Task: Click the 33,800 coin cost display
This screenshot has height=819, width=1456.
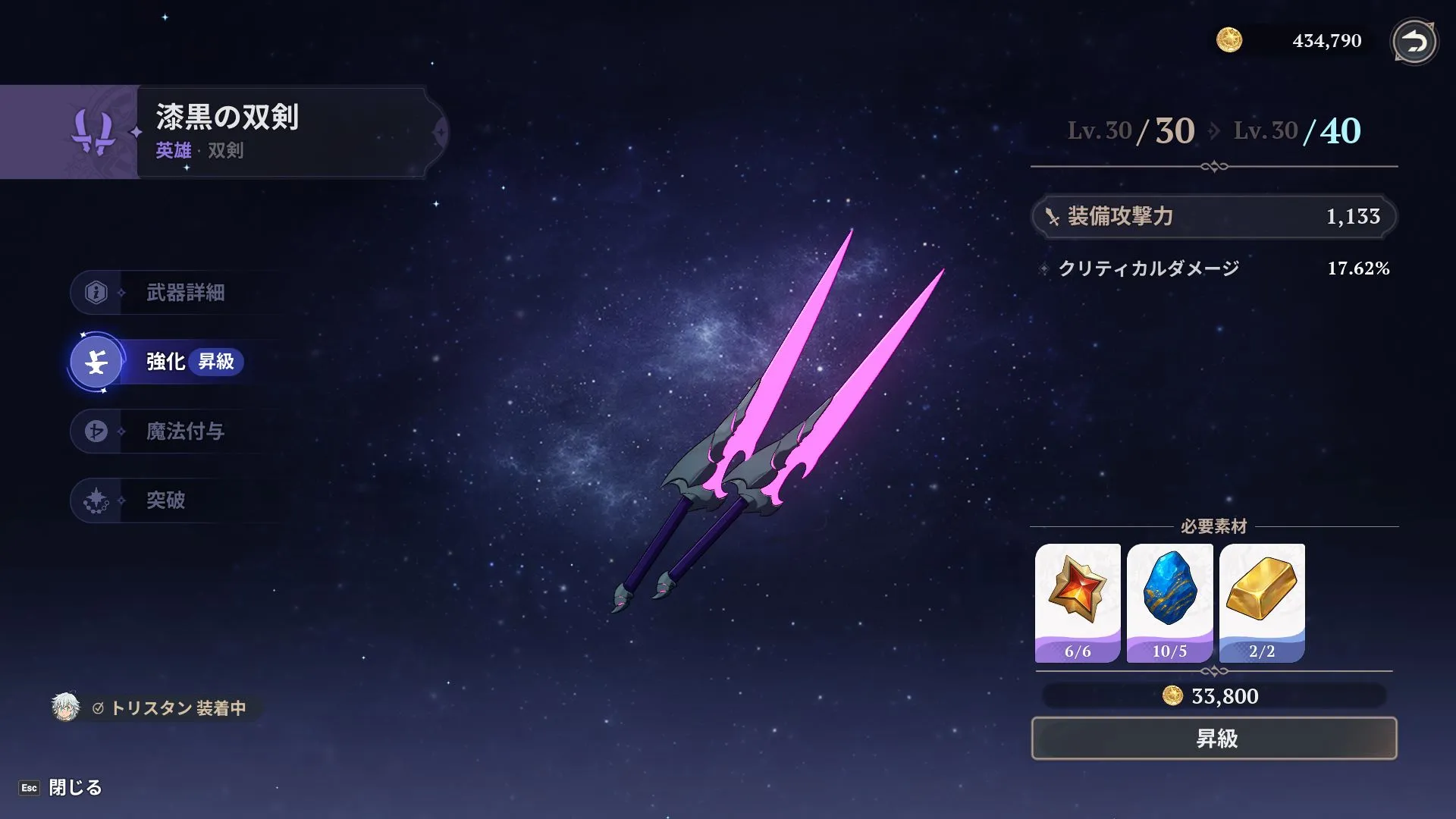Action: (1213, 696)
